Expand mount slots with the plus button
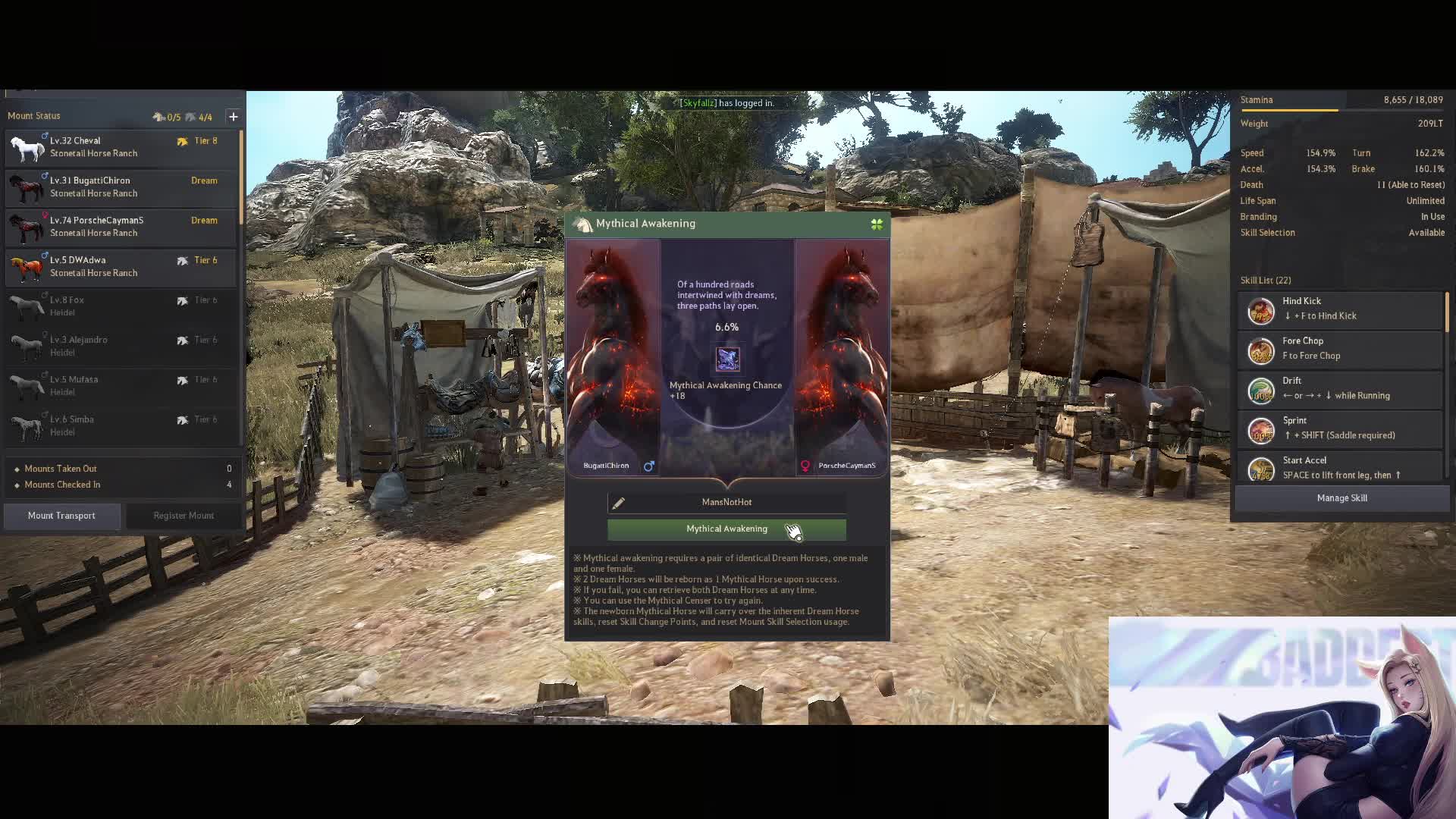Image resolution: width=1456 pixels, height=819 pixels. (234, 117)
